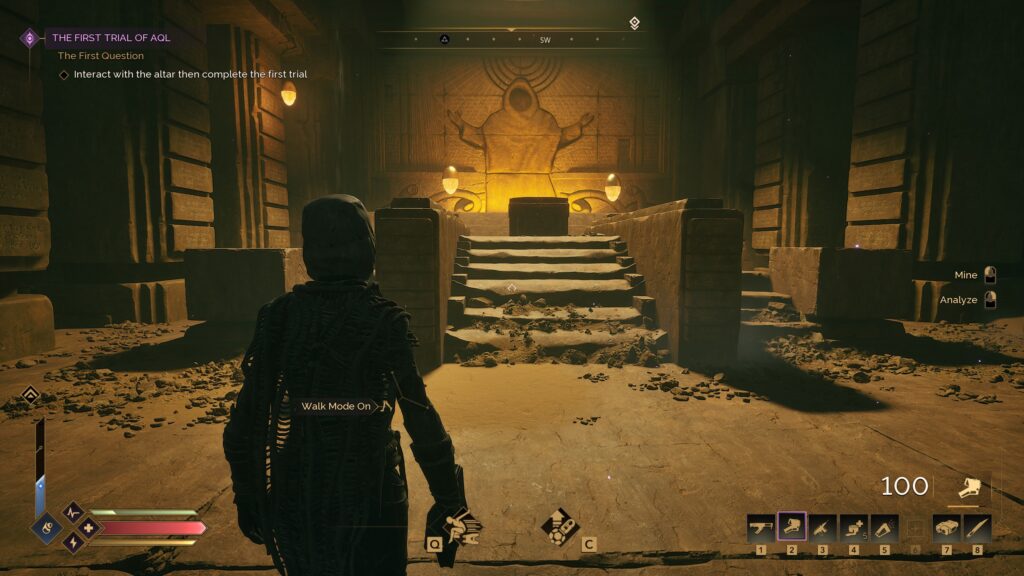
Task: Open The First Trial of Aql quest tracker
Action: (110, 38)
